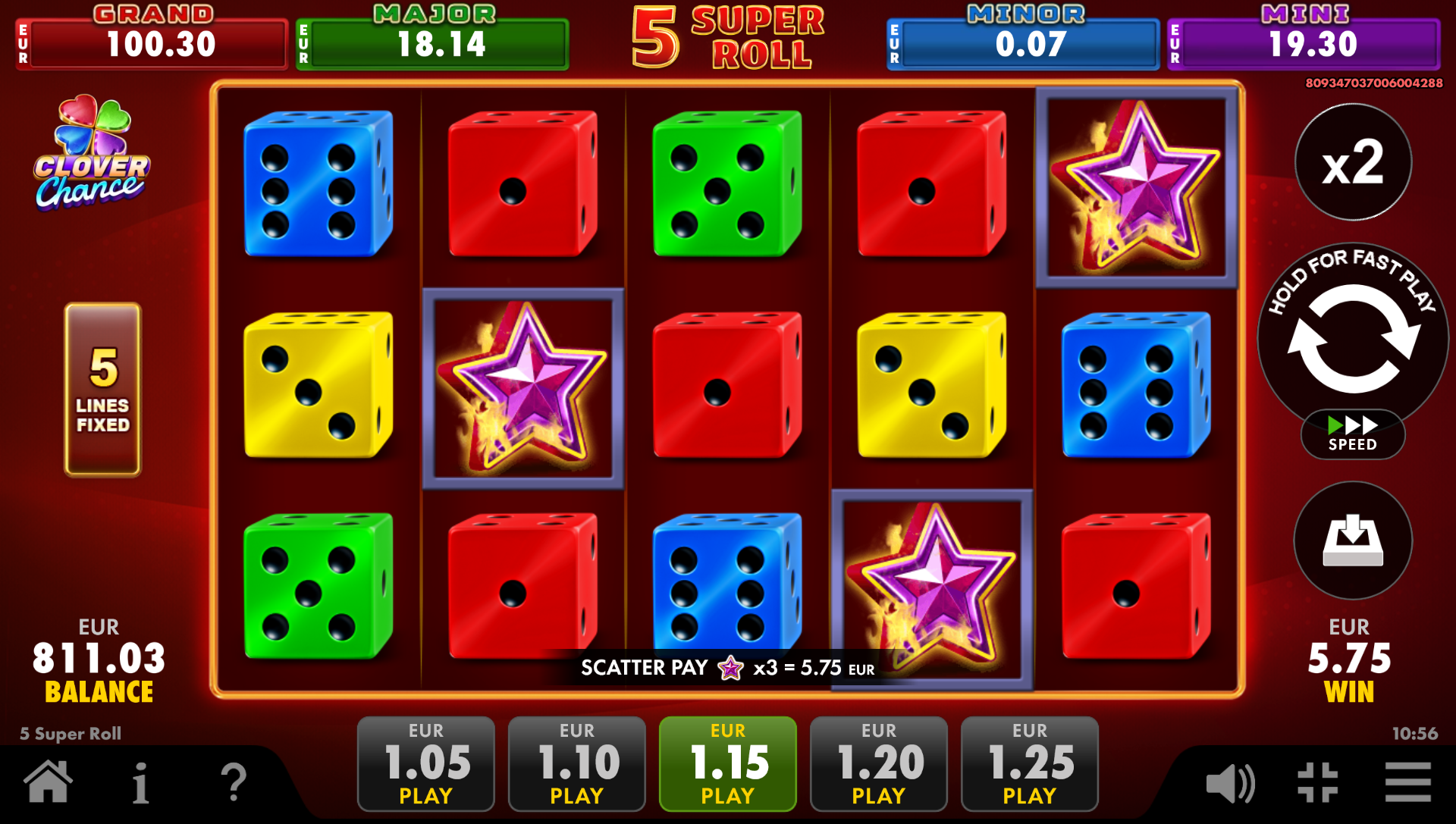This screenshot has width=1456, height=824.
Task: Toggle the SPEED fast play setting
Action: point(1352,434)
